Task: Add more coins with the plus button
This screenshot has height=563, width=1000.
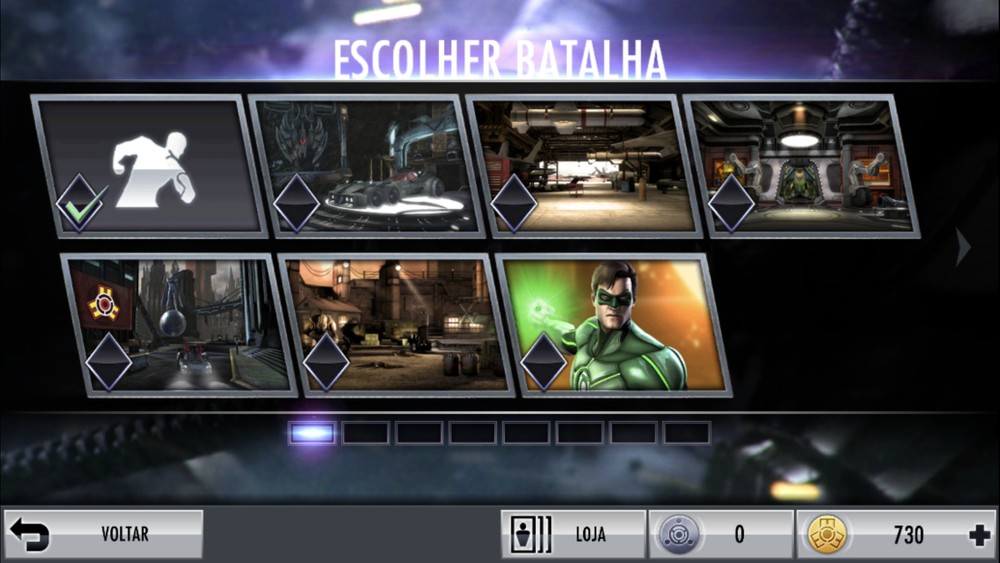Action: (979, 535)
